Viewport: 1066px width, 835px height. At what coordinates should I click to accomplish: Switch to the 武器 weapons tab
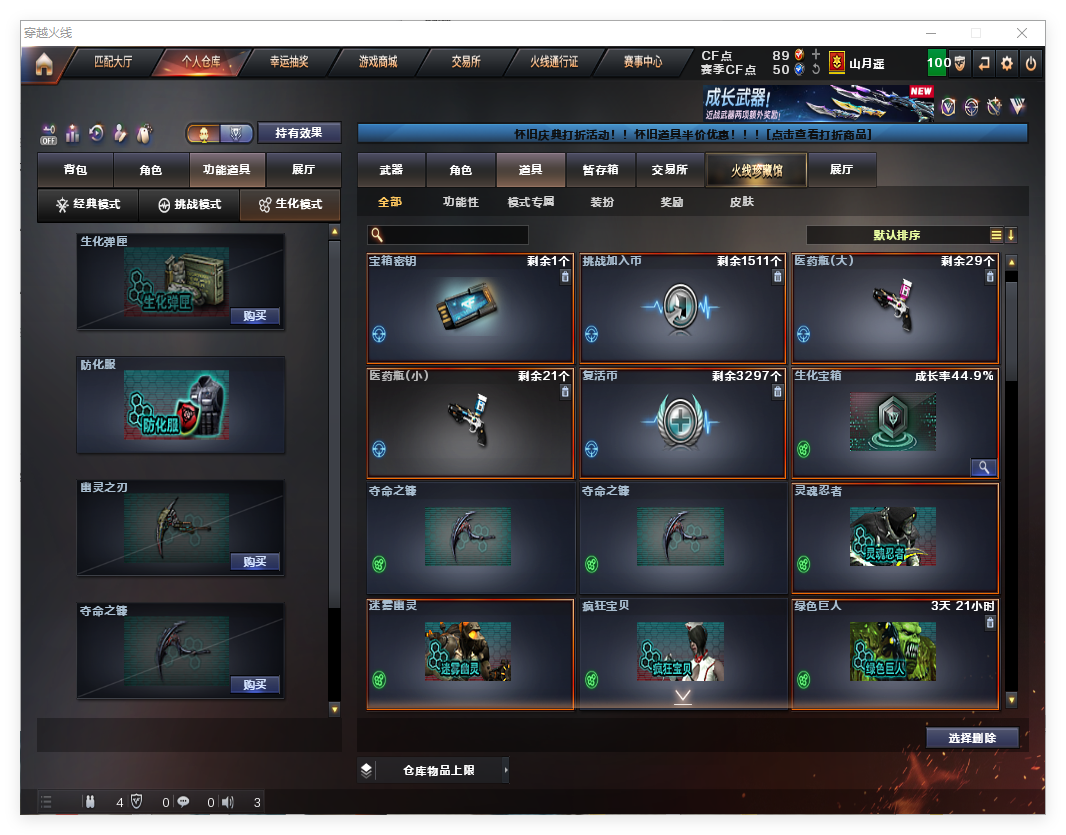pos(391,171)
